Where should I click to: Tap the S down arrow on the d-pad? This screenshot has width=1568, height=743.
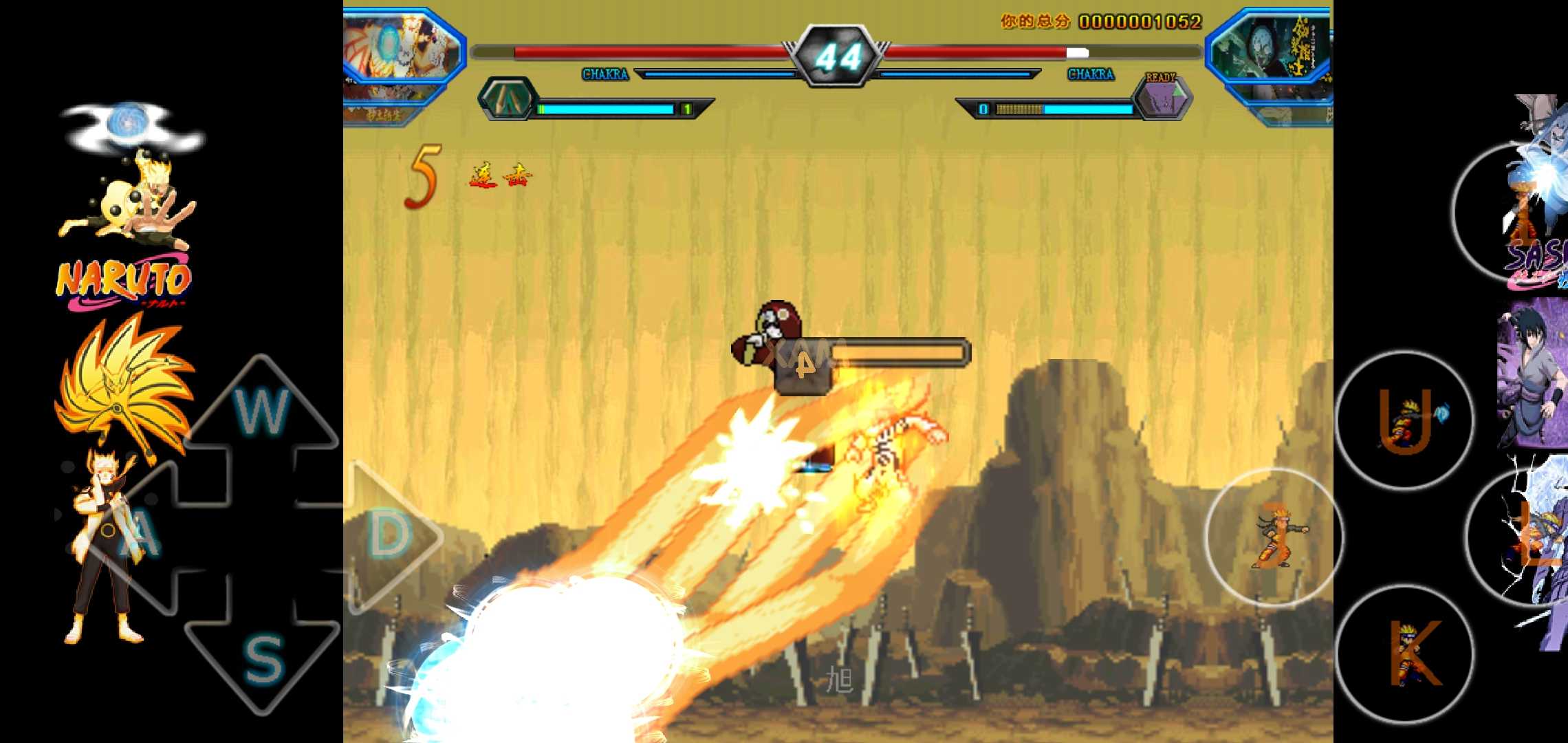coord(263,657)
